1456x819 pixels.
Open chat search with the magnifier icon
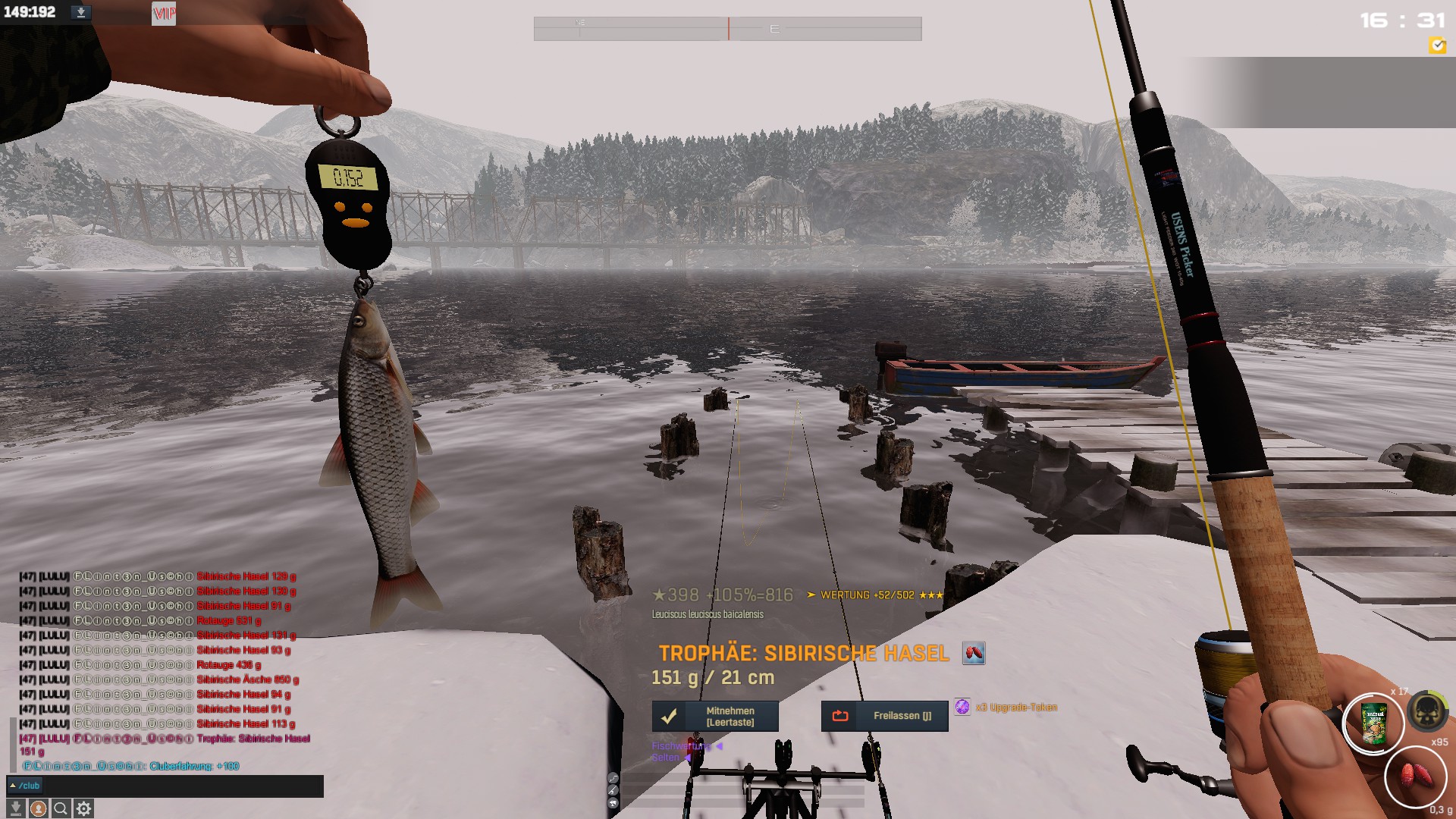pyautogui.click(x=61, y=808)
